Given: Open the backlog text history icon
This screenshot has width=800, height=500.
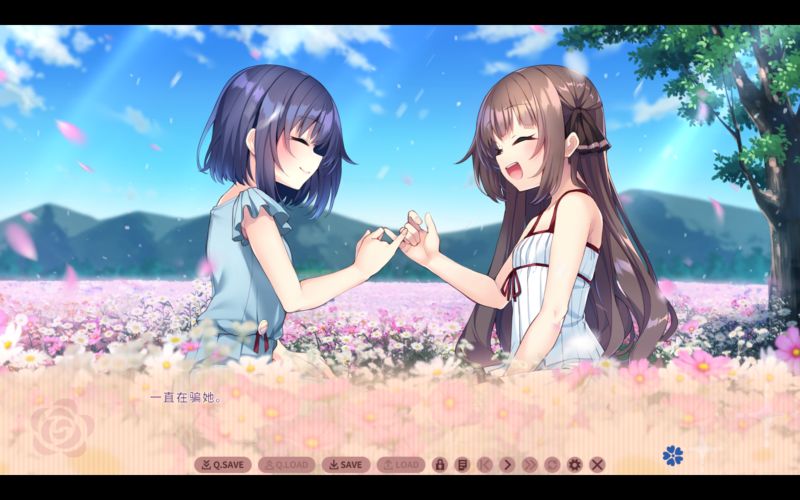Looking at the screenshot, I should point(462,464).
